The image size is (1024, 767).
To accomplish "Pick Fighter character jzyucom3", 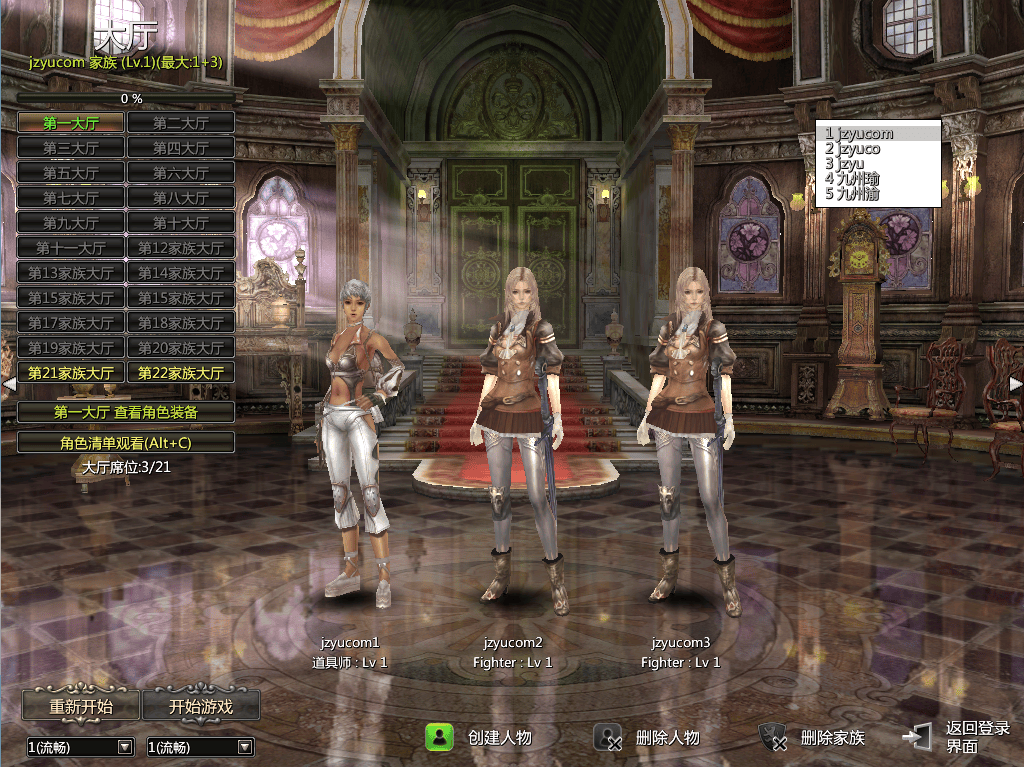I will 687,440.
